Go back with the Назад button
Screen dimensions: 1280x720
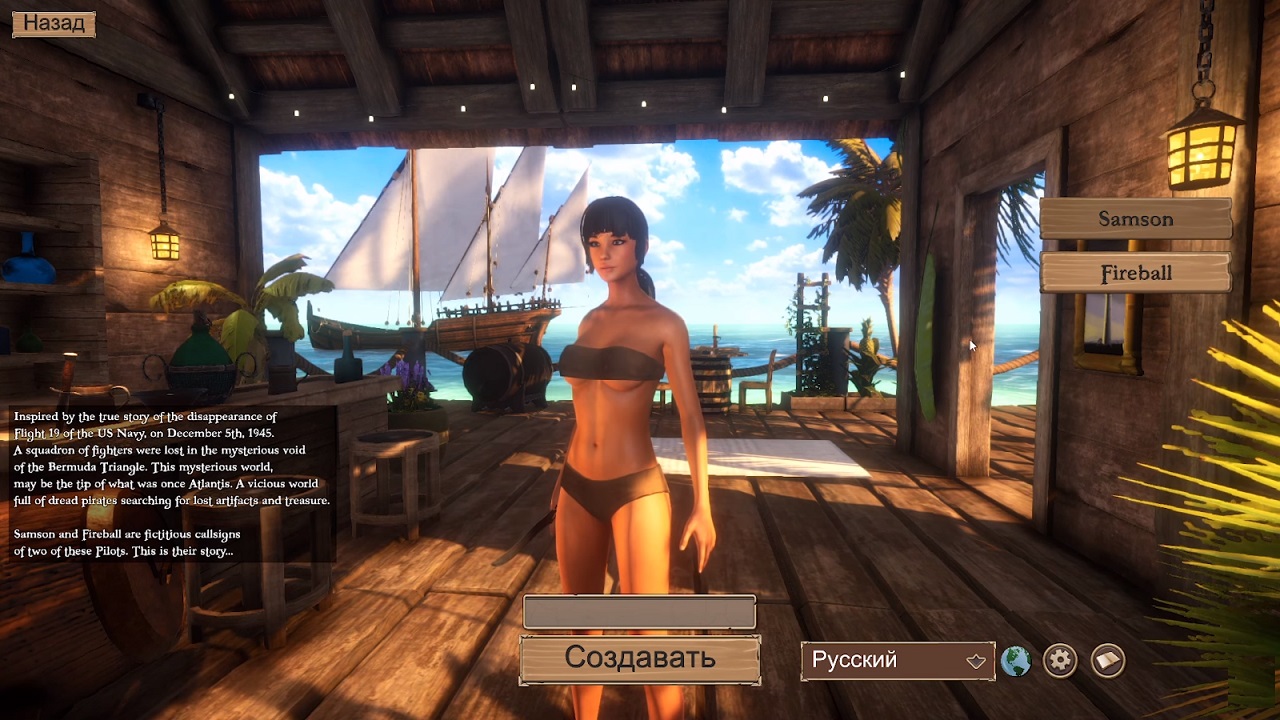tap(54, 23)
